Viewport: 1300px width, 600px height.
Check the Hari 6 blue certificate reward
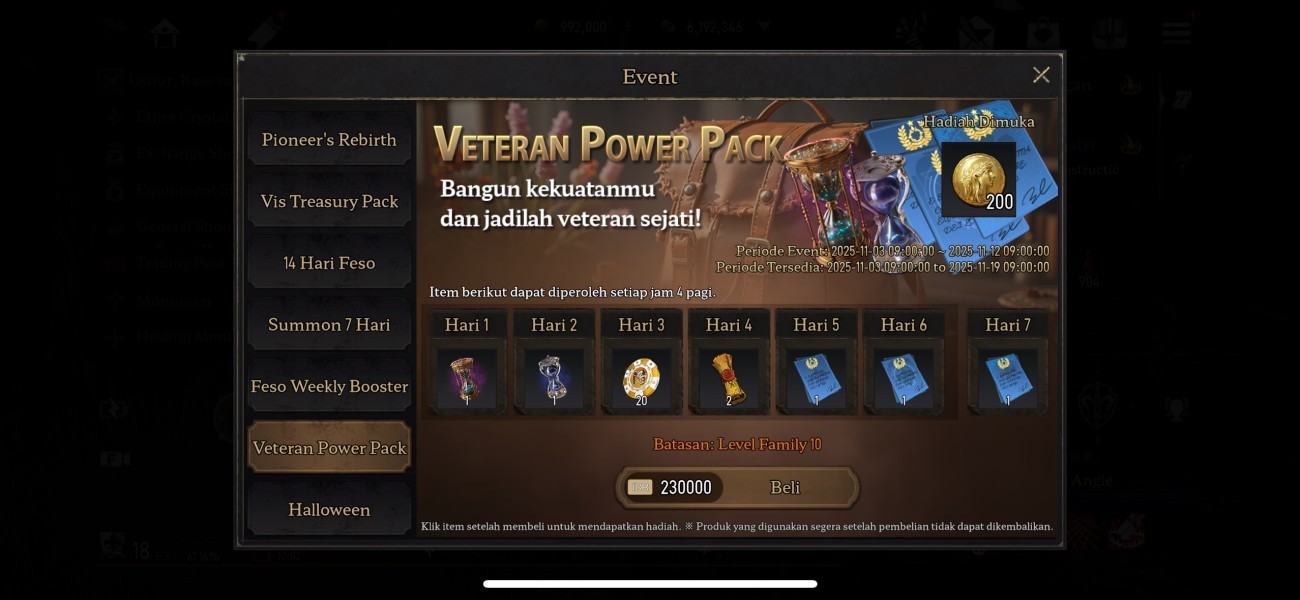click(x=903, y=378)
